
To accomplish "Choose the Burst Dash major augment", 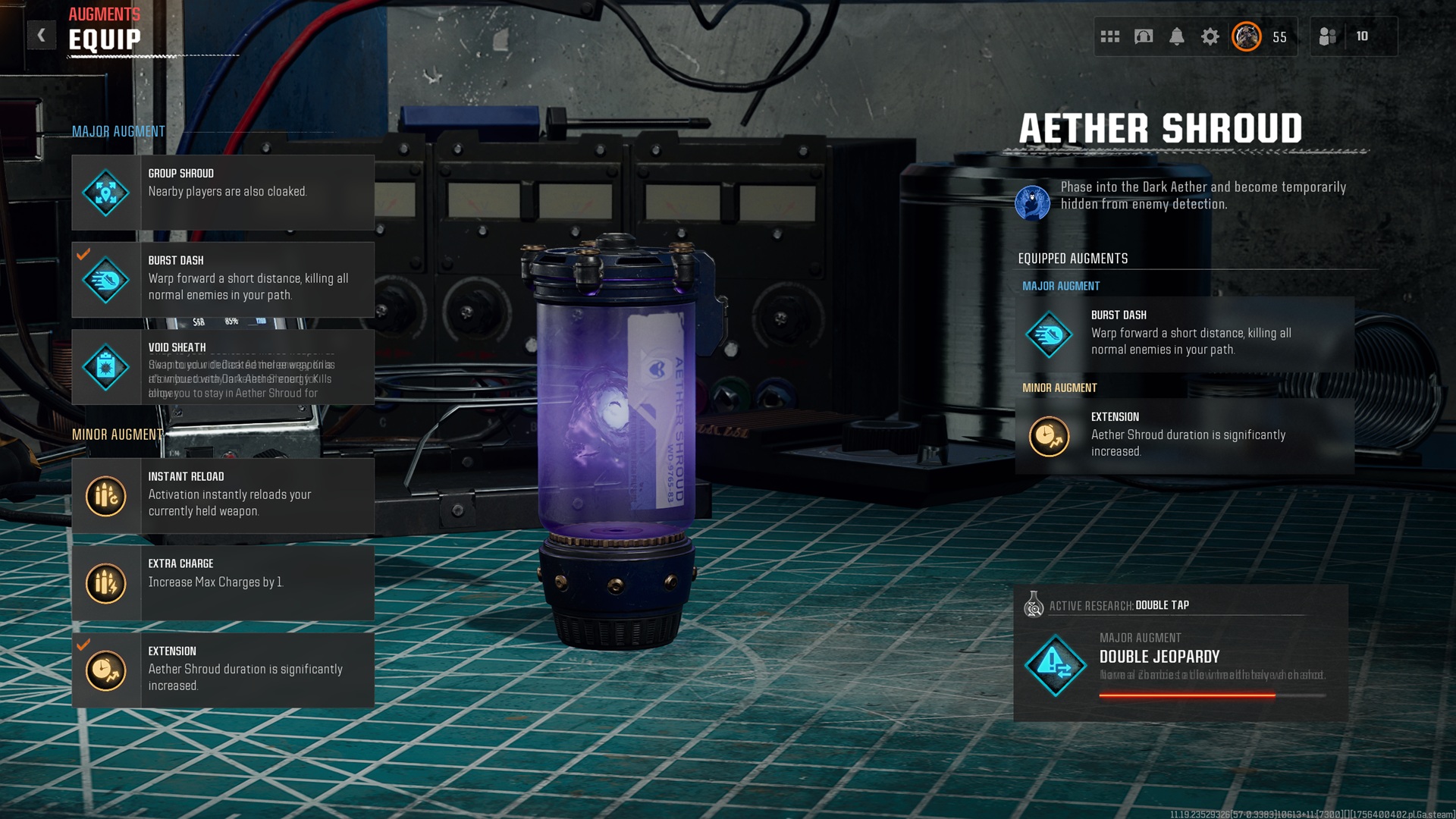I will click(223, 280).
